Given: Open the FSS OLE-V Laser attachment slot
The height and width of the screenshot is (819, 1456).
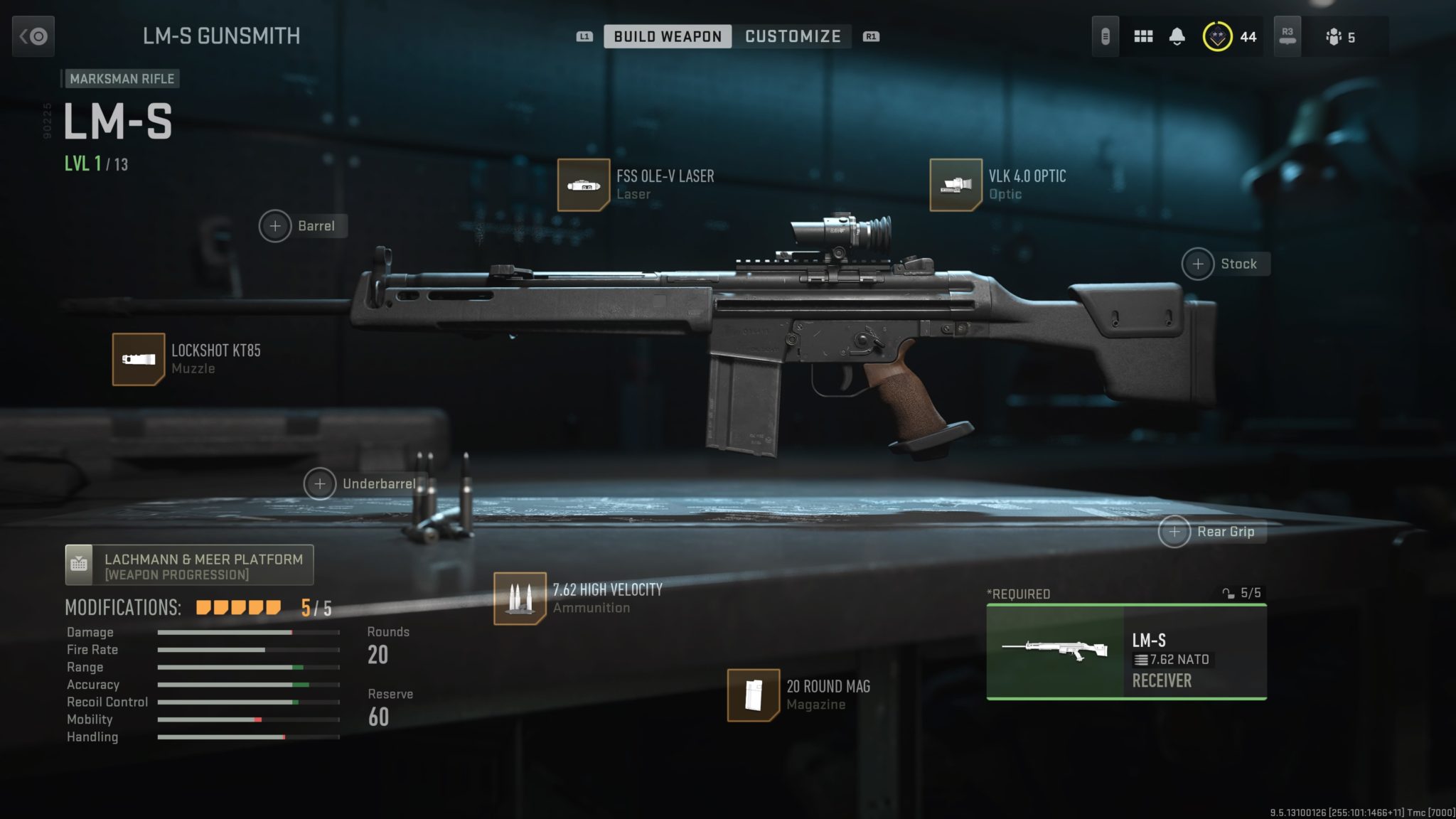Looking at the screenshot, I should coord(583,185).
